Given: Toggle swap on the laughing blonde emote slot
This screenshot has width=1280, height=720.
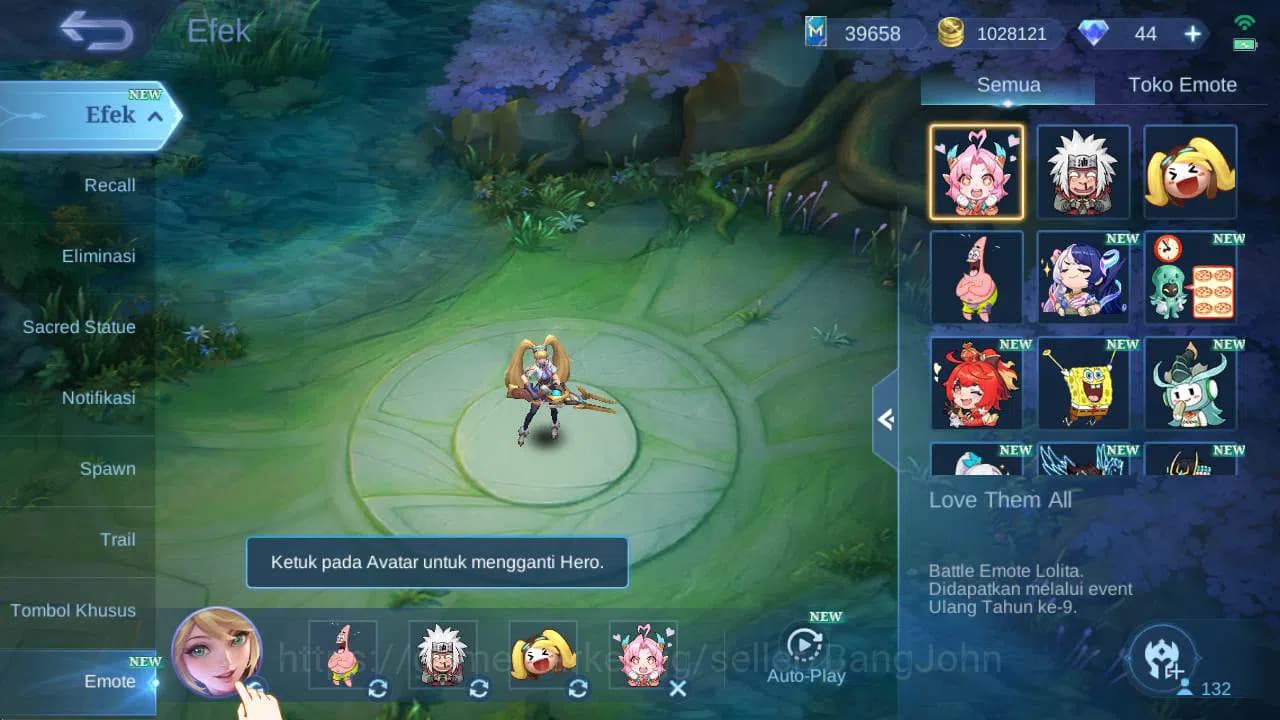Looking at the screenshot, I should pos(576,689).
